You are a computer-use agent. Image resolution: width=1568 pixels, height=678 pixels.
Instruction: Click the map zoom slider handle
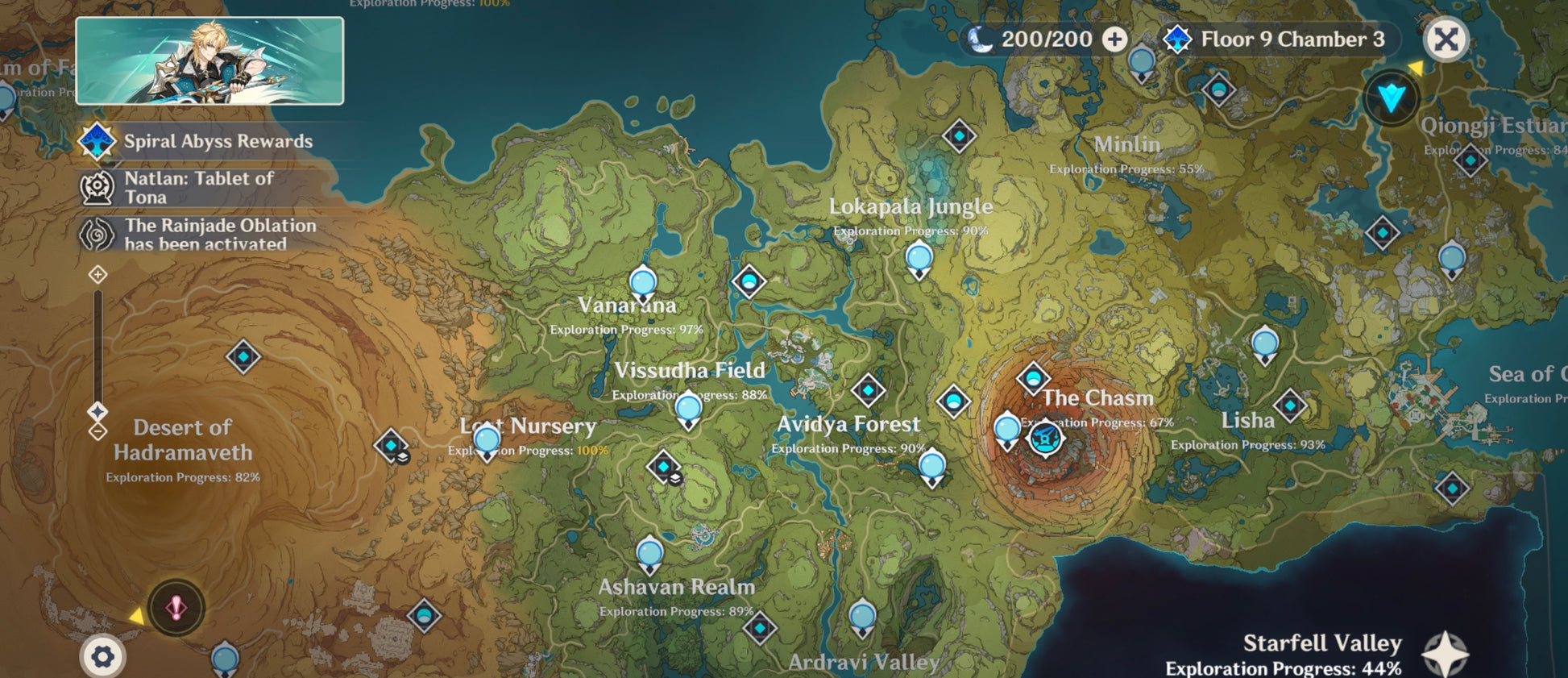coord(97,412)
